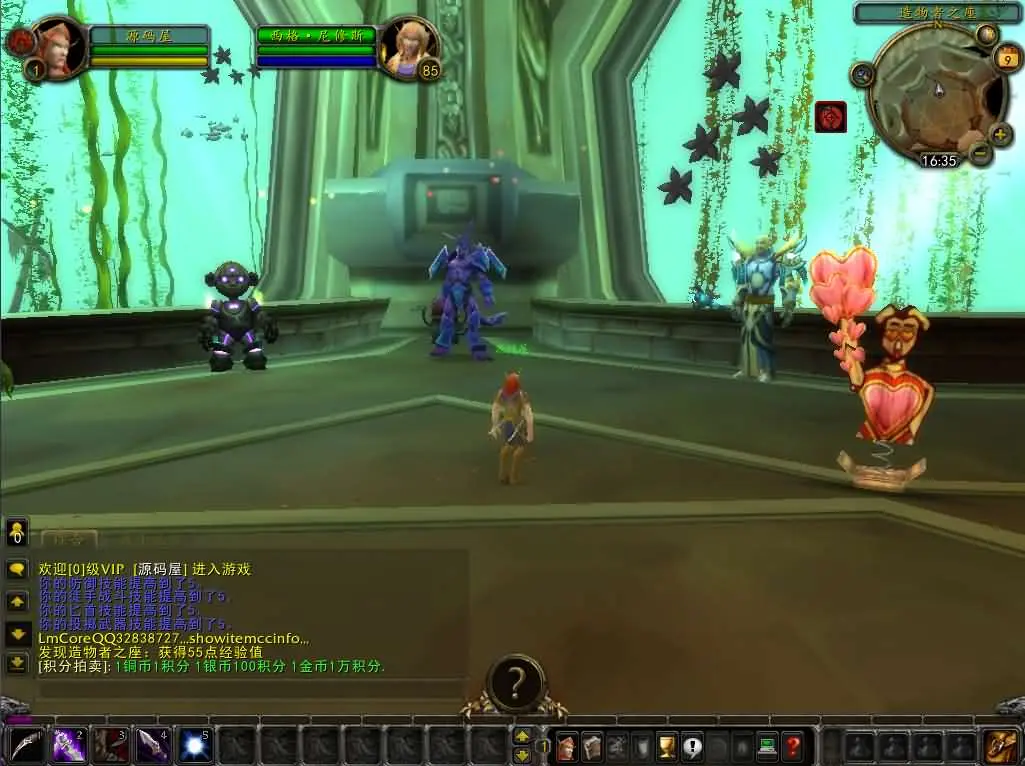Click the red debuff icon beside the minimap
The height and width of the screenshot is (766, 1025).
point(830,117)
